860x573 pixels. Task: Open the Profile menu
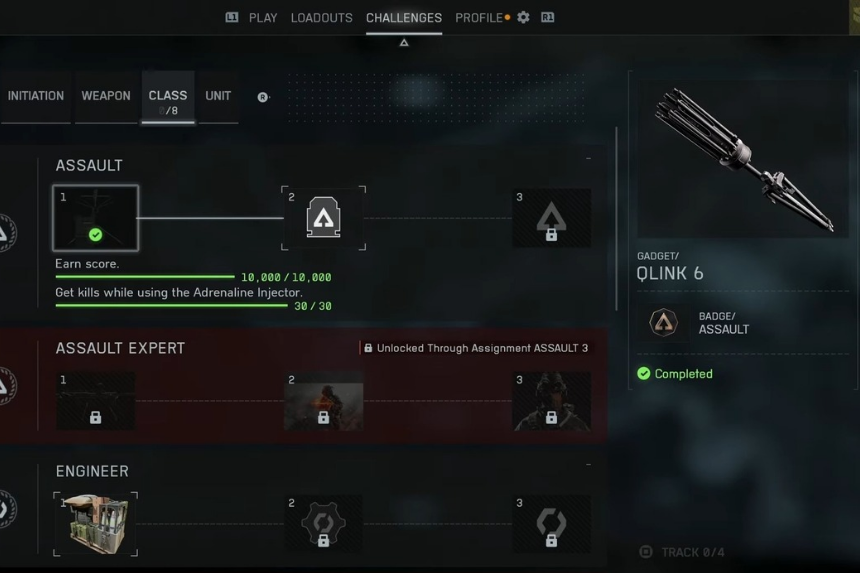point(479,18)
